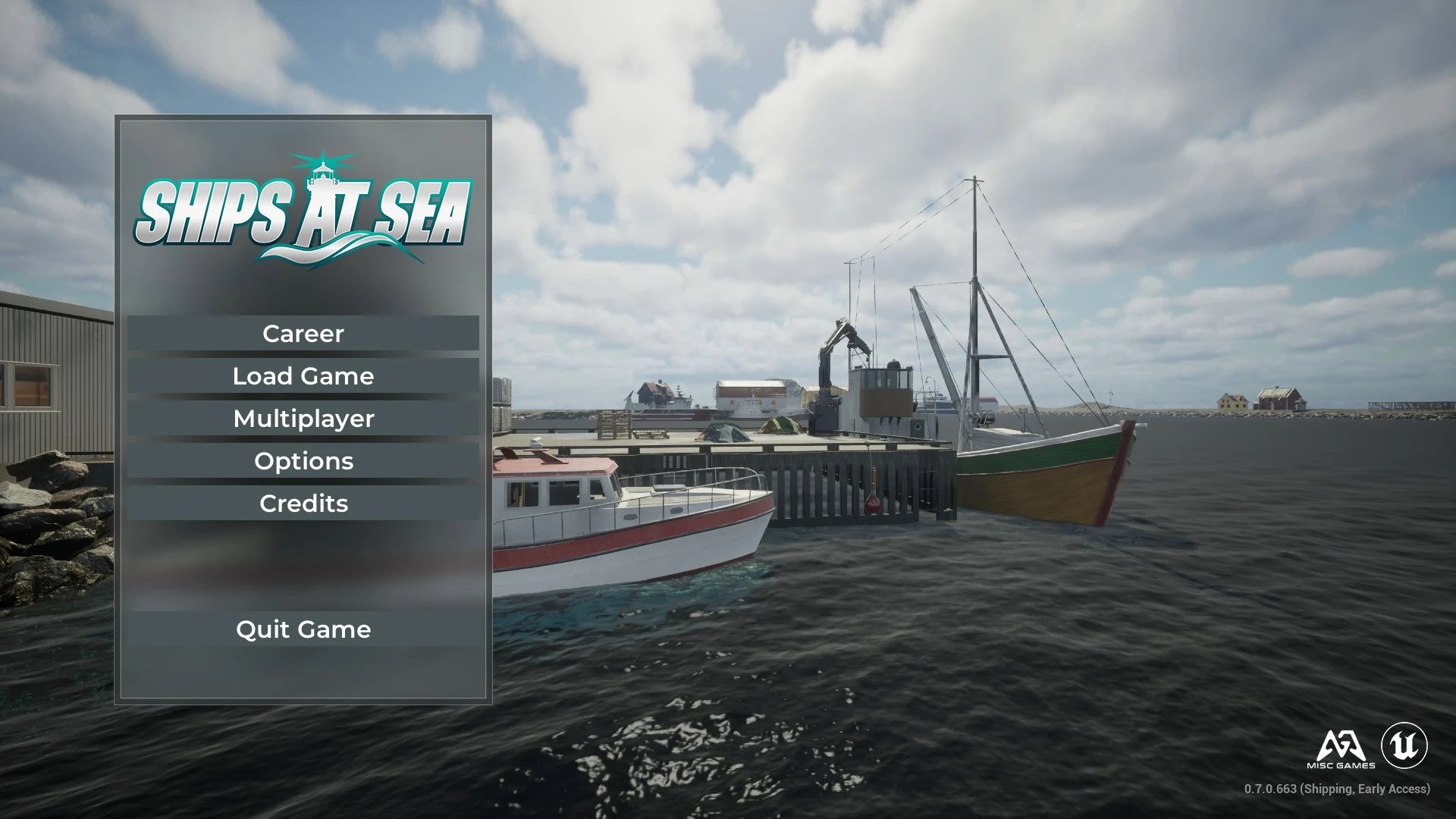Start the Career mode
The height and width of the screenshot is (819, 1456).
coord(303,334)
